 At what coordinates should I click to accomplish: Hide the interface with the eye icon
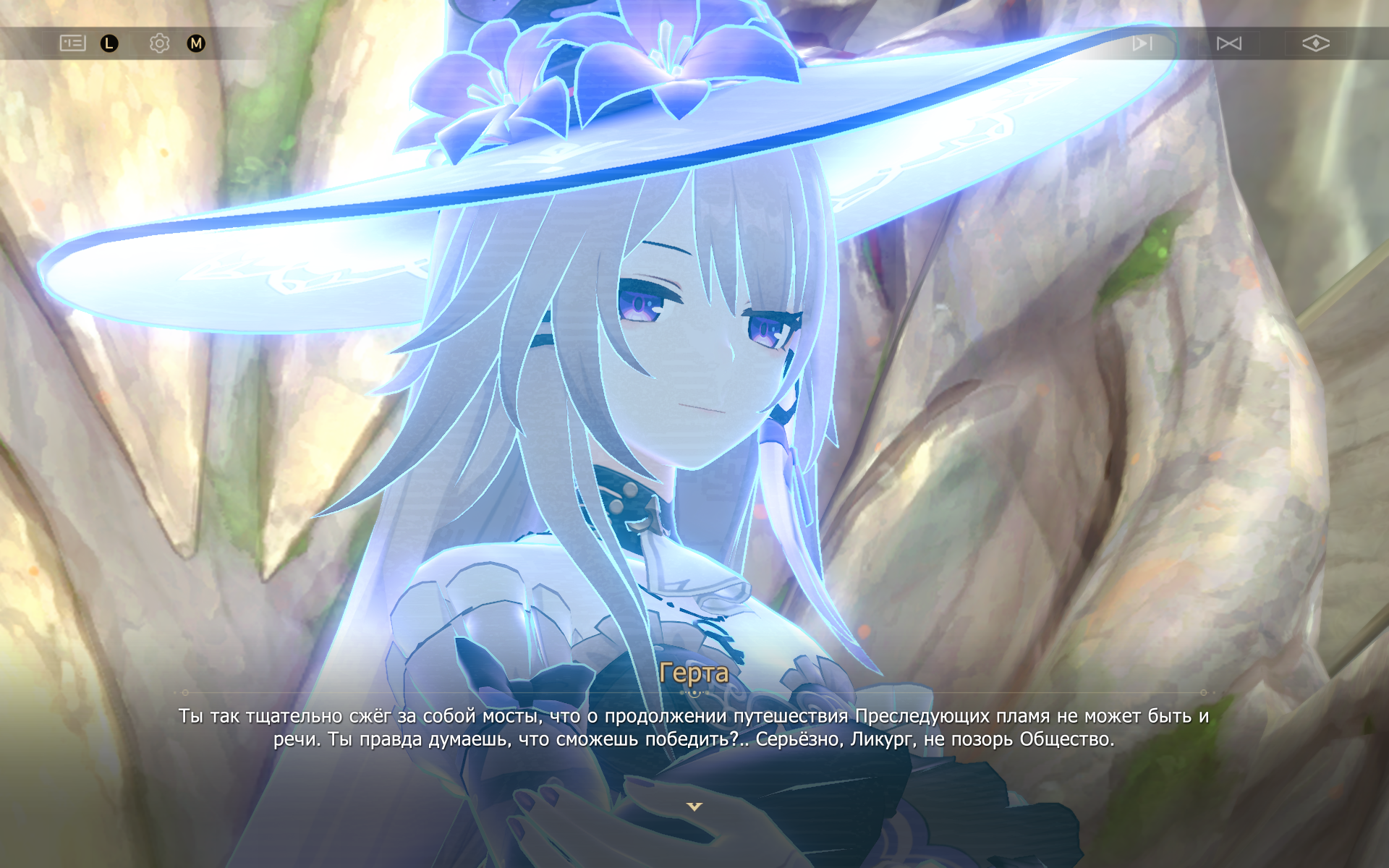[1315, 43]
